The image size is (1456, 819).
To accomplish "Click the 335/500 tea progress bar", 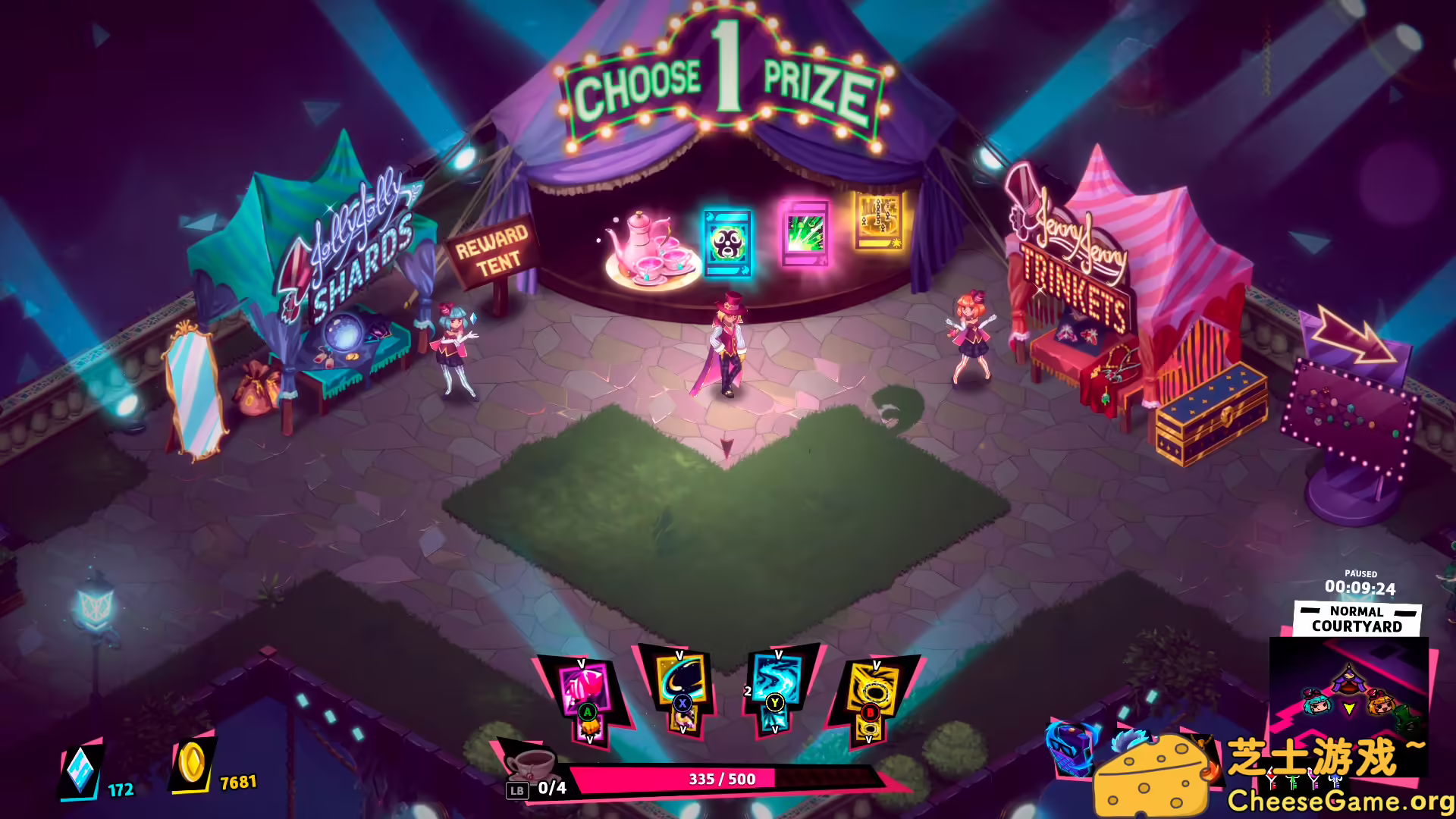I will (x=720, y=778).
